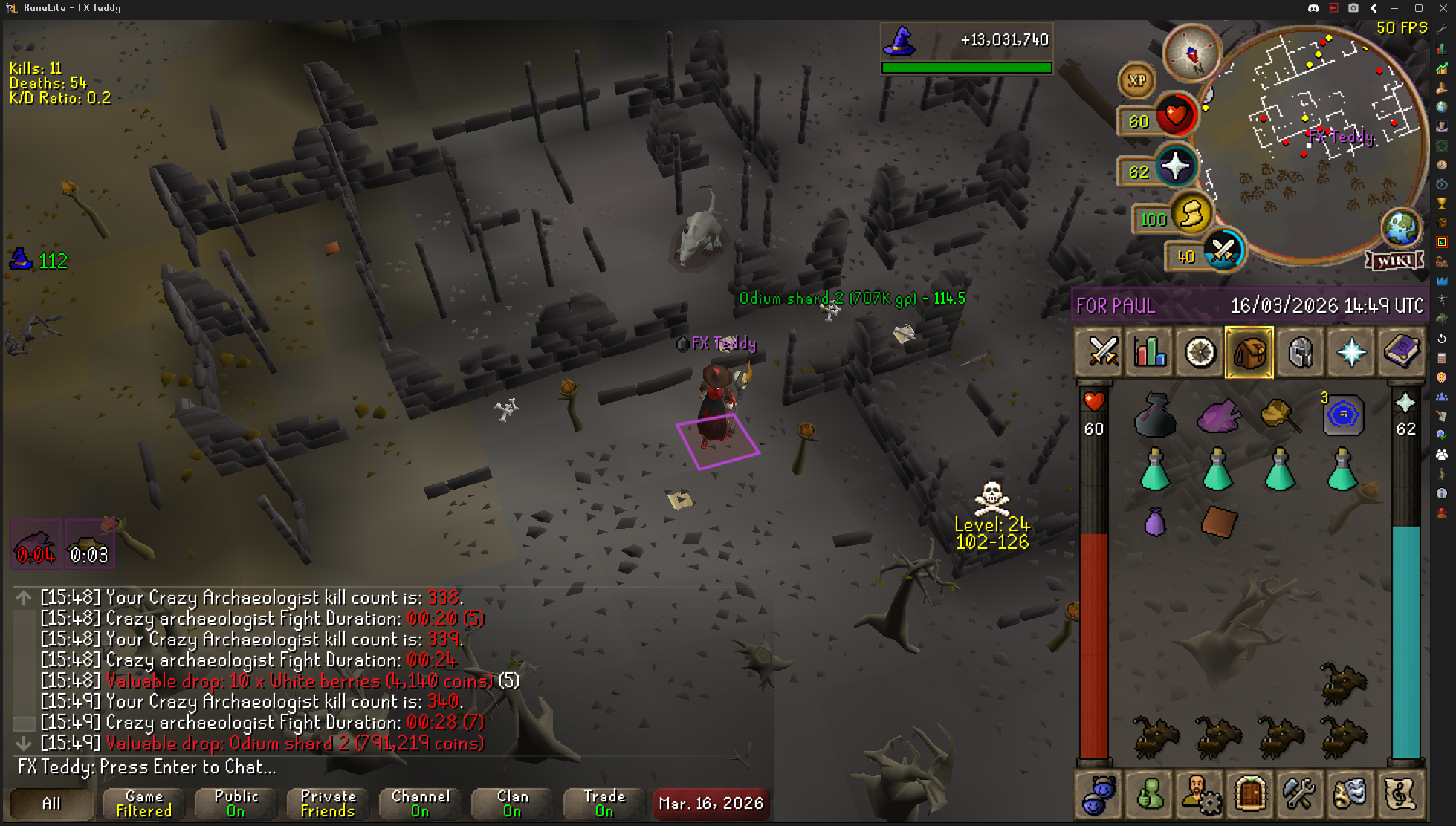Toggle the Game Filtered chat tab
The height and width of the screenshot is (826, 1456).
144,804
